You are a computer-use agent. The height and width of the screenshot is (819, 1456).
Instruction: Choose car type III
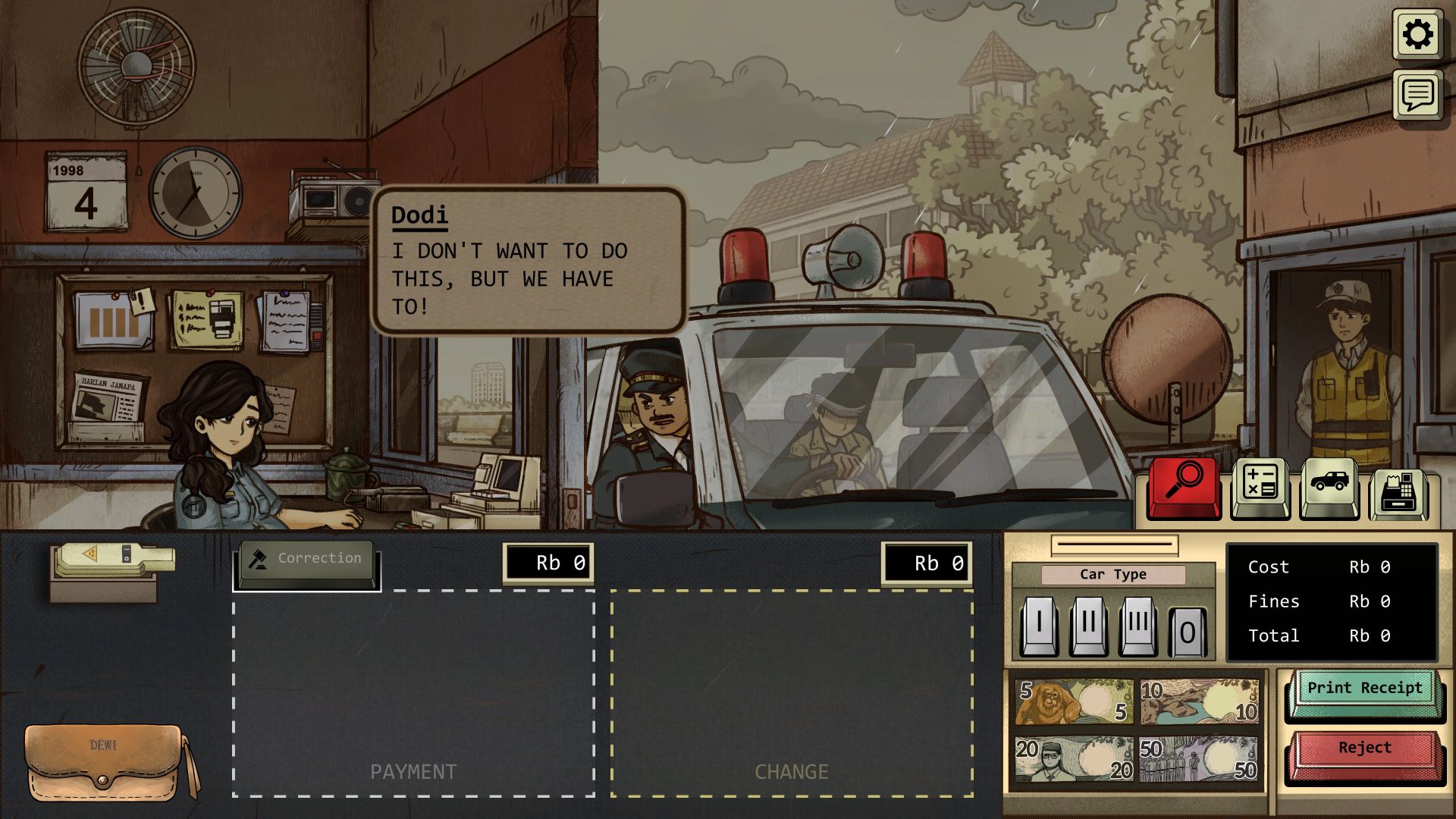pyautogui.click(x=1137, y=626)
